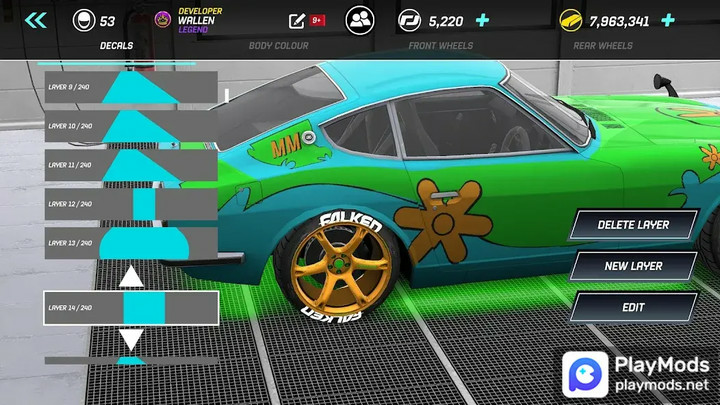This screenshot has height=405, width=720.
Task: Select Layer 14 / 240 decal row
Action: point(131,308)
